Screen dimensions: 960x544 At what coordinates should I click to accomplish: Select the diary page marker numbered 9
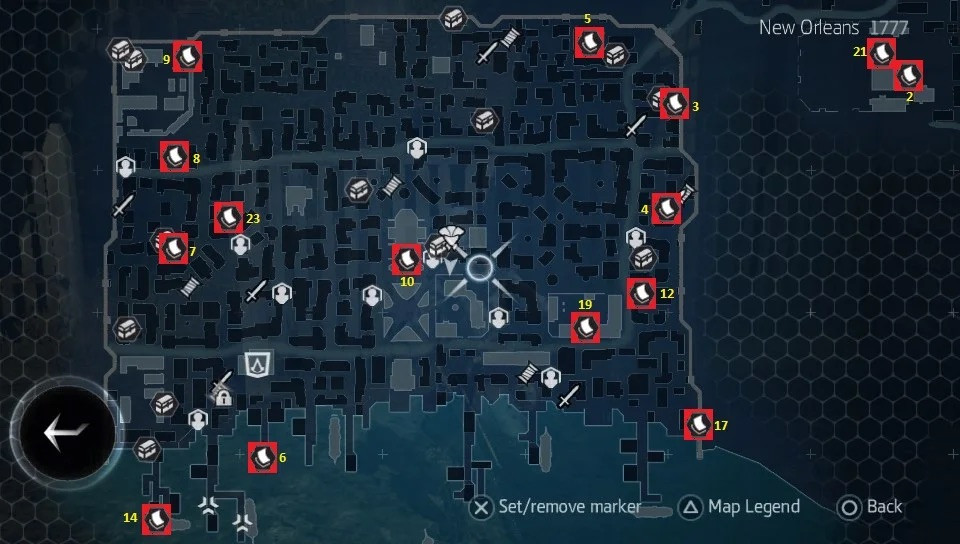pos(187,56)
